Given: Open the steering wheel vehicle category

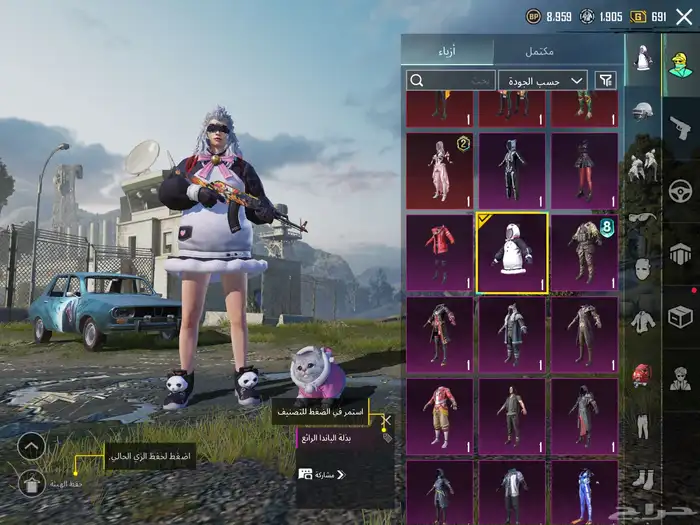Looking at the screenshot, I should pos(681,190).
